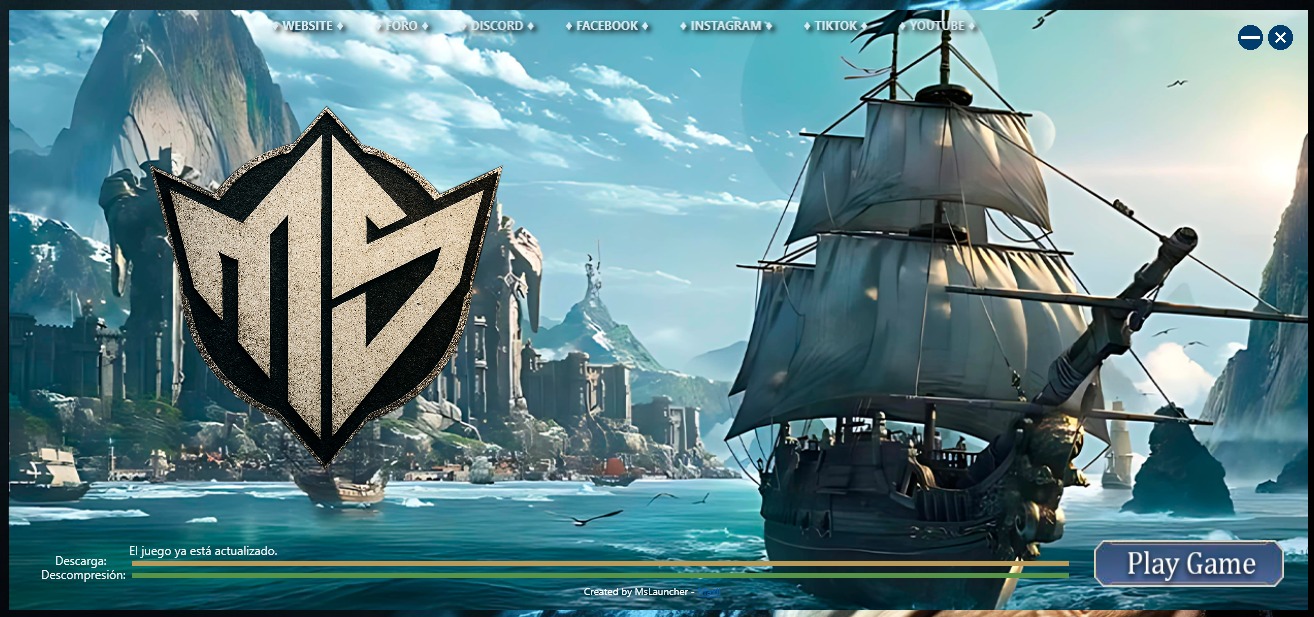
Task: Open the Discord link
Action: point(497,26)
